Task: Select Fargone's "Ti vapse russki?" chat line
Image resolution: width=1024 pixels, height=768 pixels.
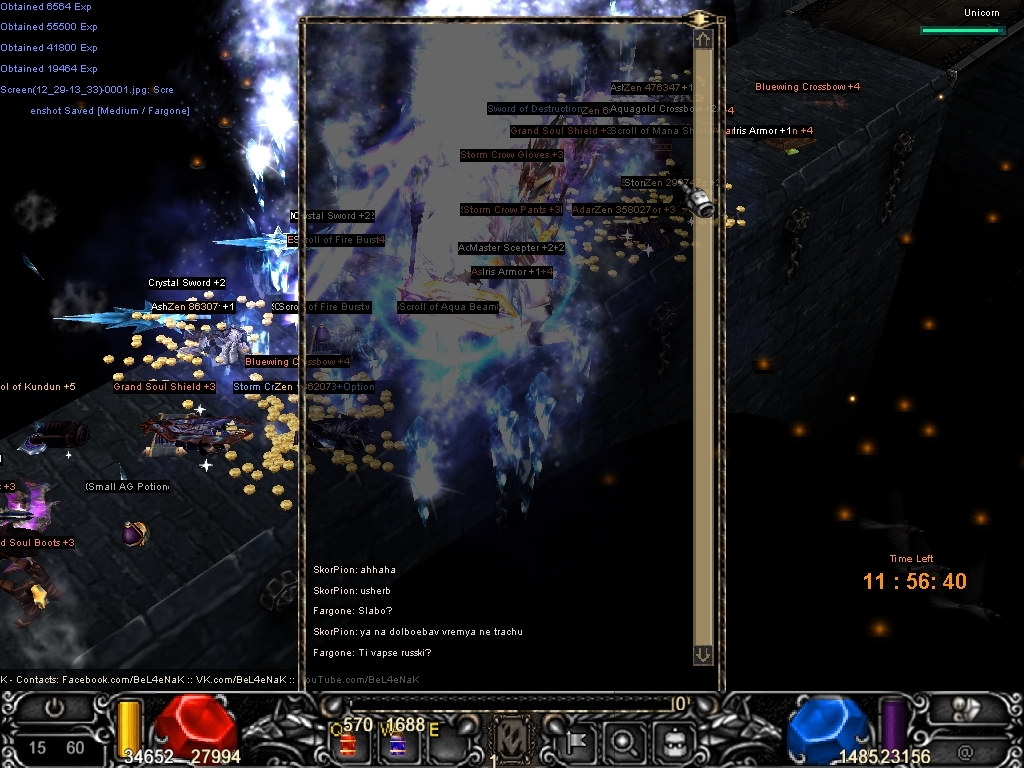Action: tap(372, 653)
